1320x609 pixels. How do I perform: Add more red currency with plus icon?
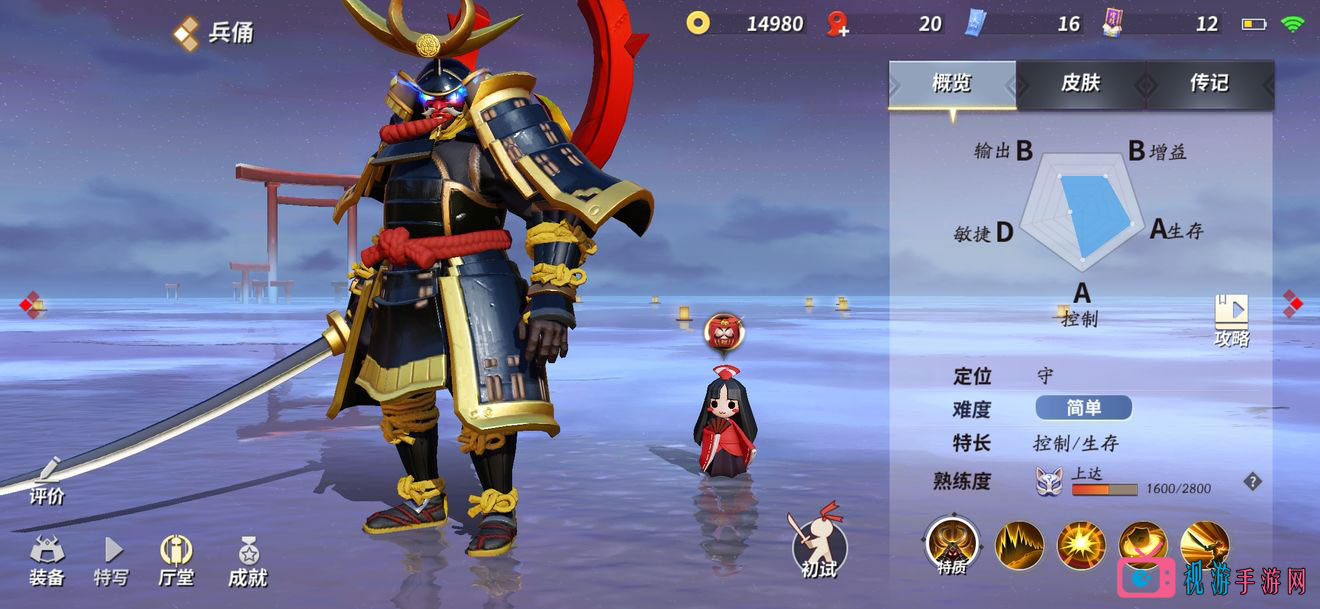click(x=838, y=24)
